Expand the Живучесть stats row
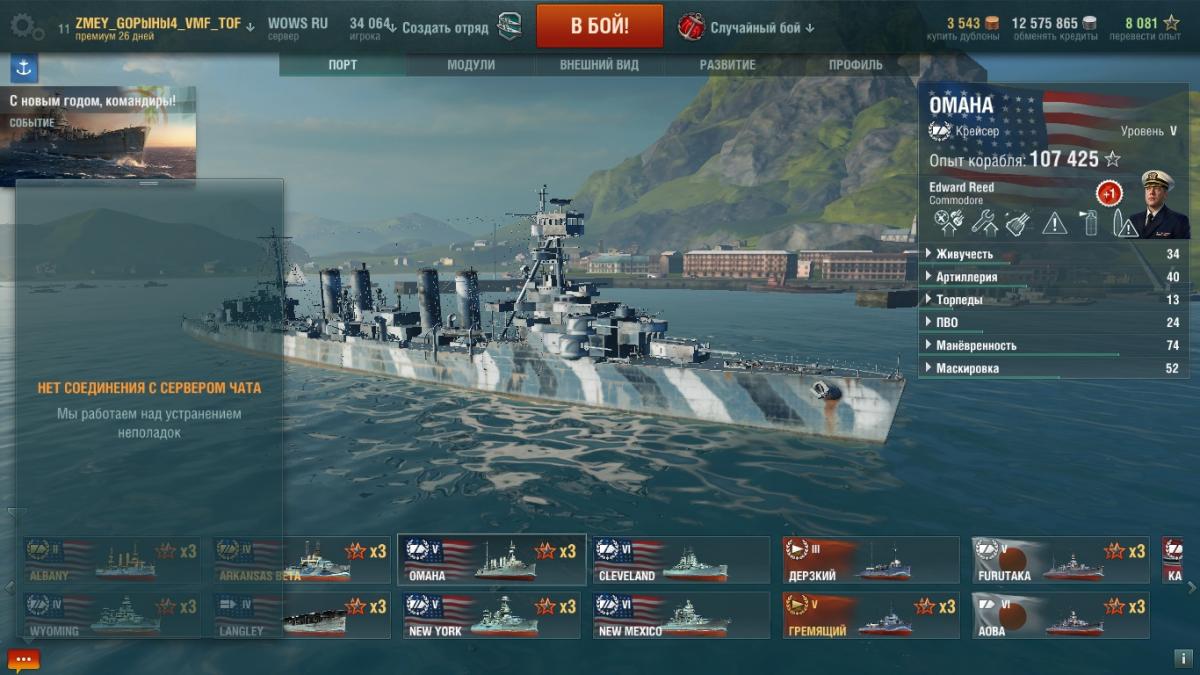Screen dimensions: 1200x675 [x=1053, y=254]
